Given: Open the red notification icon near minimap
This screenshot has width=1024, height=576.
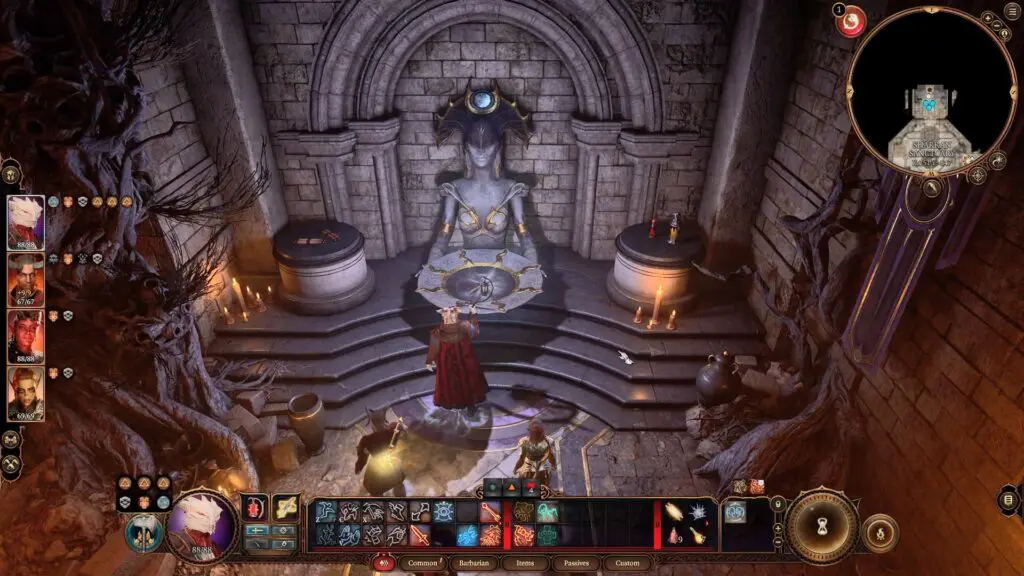Looking at the screenshot, I should [851, 21].
